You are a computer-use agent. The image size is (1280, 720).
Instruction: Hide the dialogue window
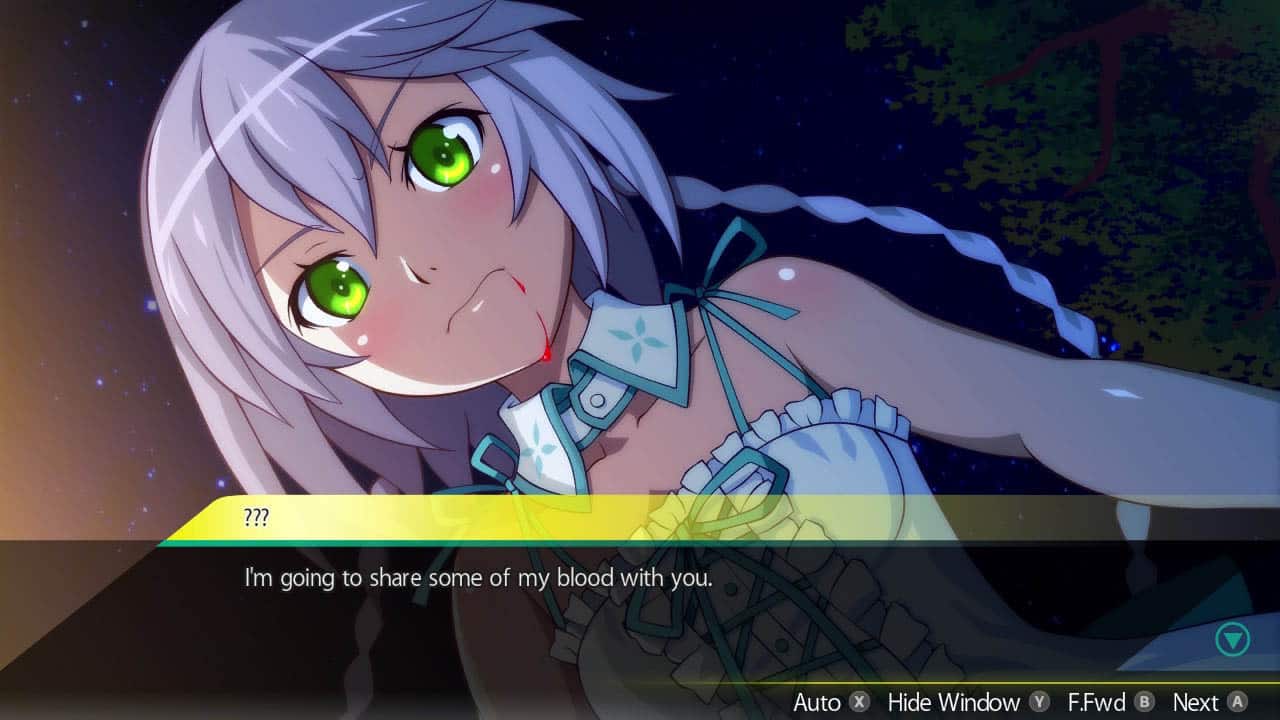[x=967, y=702]
